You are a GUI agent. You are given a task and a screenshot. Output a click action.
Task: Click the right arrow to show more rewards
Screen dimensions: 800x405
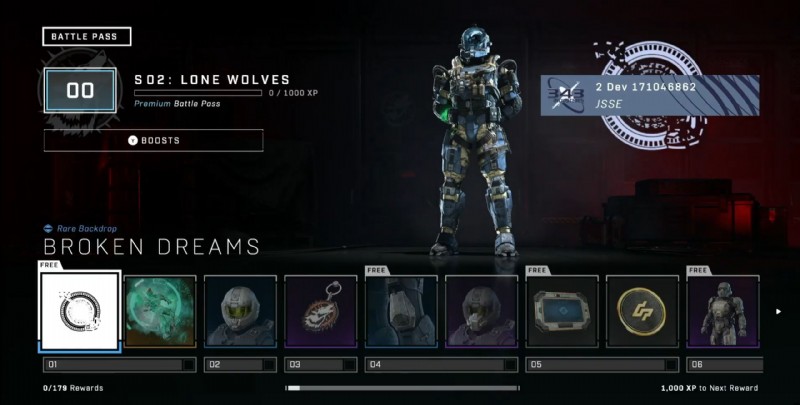[779, 311]
